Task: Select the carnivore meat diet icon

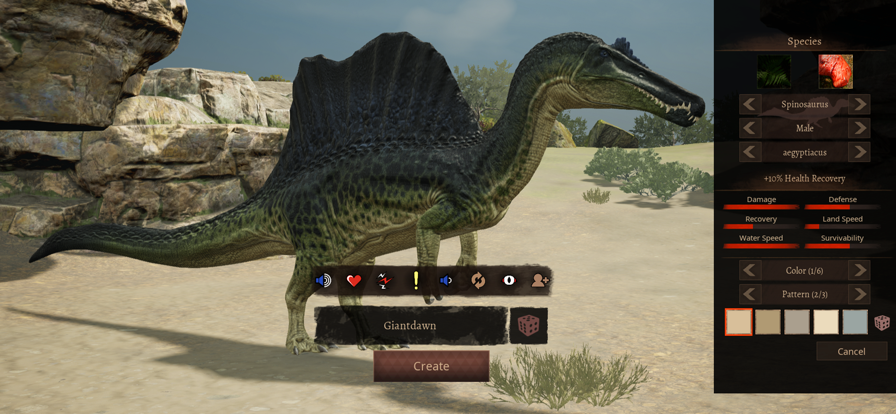Action: point(835,72)
